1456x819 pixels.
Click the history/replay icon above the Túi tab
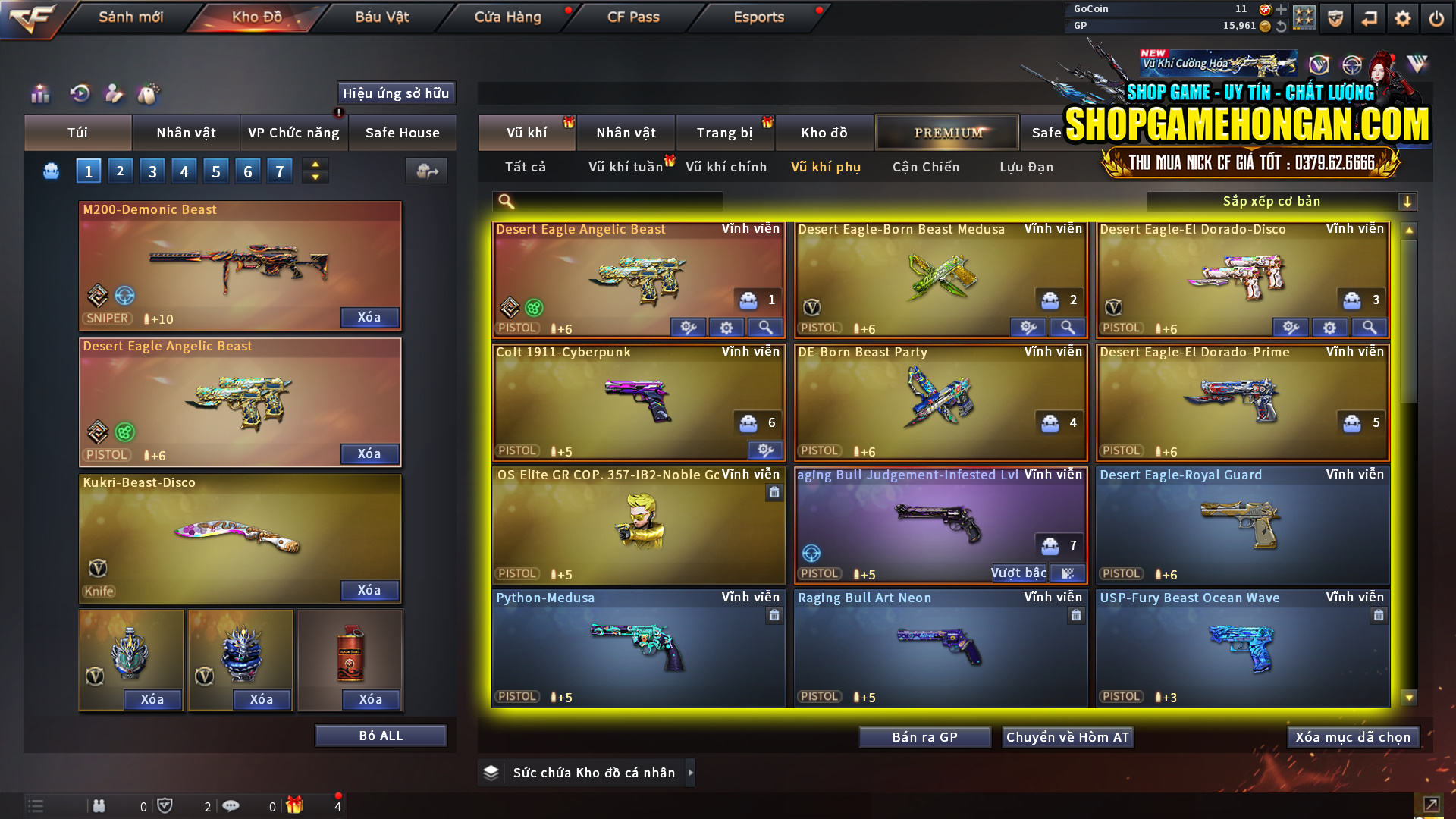(79, 94)
